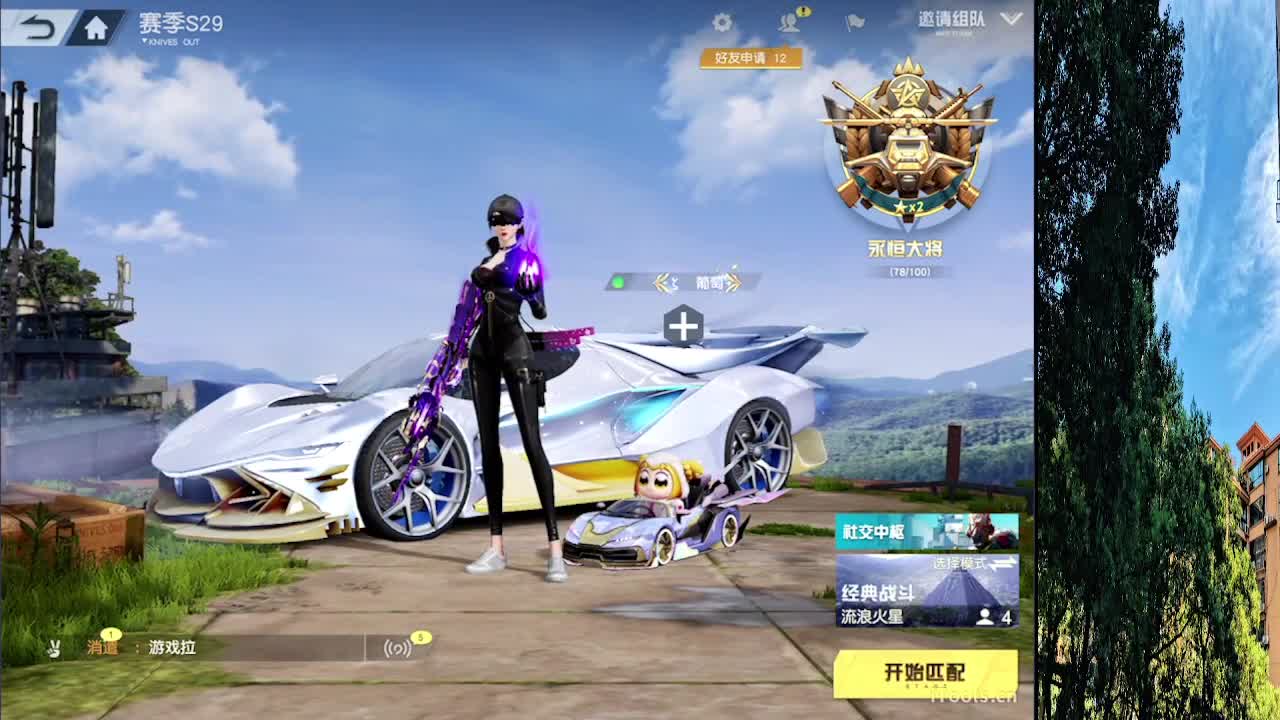Click the flag/banner event icon
Screen dimensions: 1280x720
(853, 22)
